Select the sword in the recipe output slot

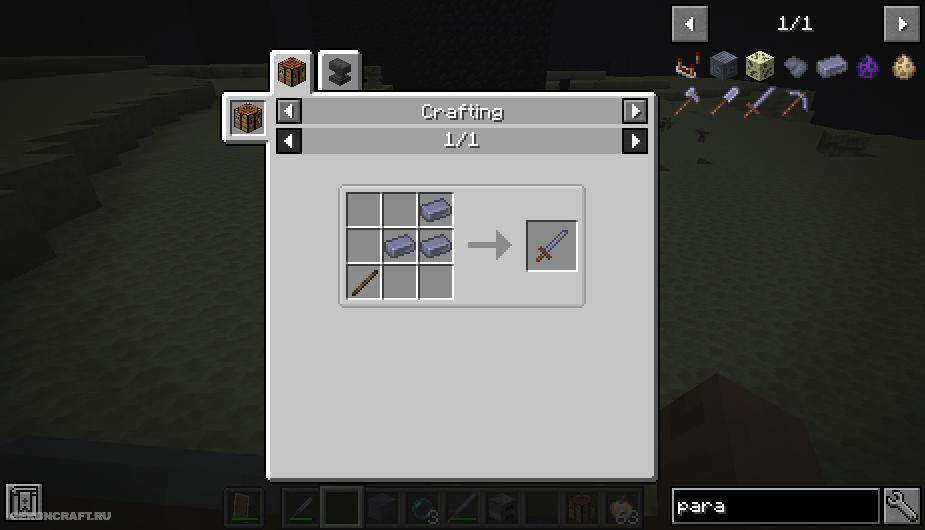(x=552, y=246)
